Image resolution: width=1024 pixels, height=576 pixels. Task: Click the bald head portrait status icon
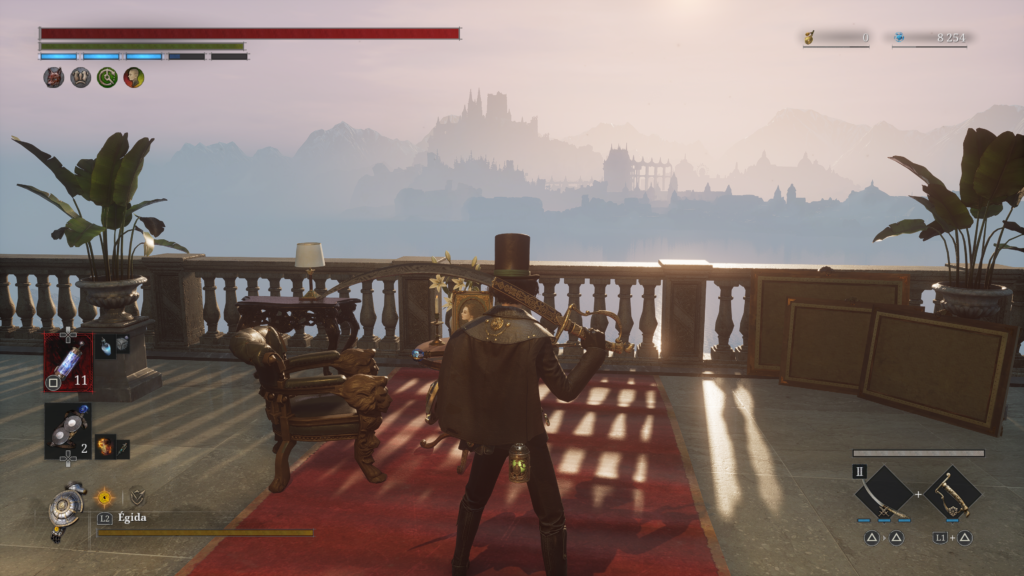point(134,78)
